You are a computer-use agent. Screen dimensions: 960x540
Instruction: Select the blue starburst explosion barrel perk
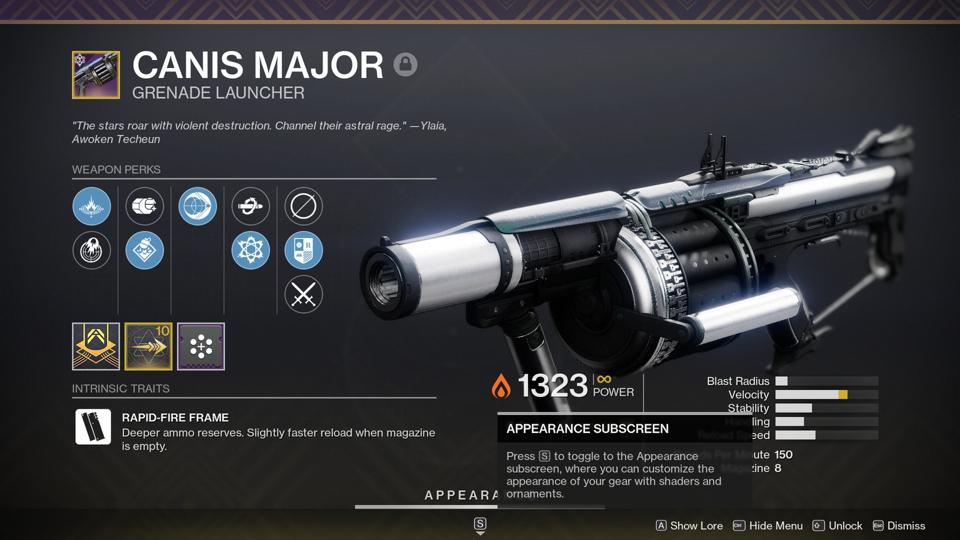[92, 207]
